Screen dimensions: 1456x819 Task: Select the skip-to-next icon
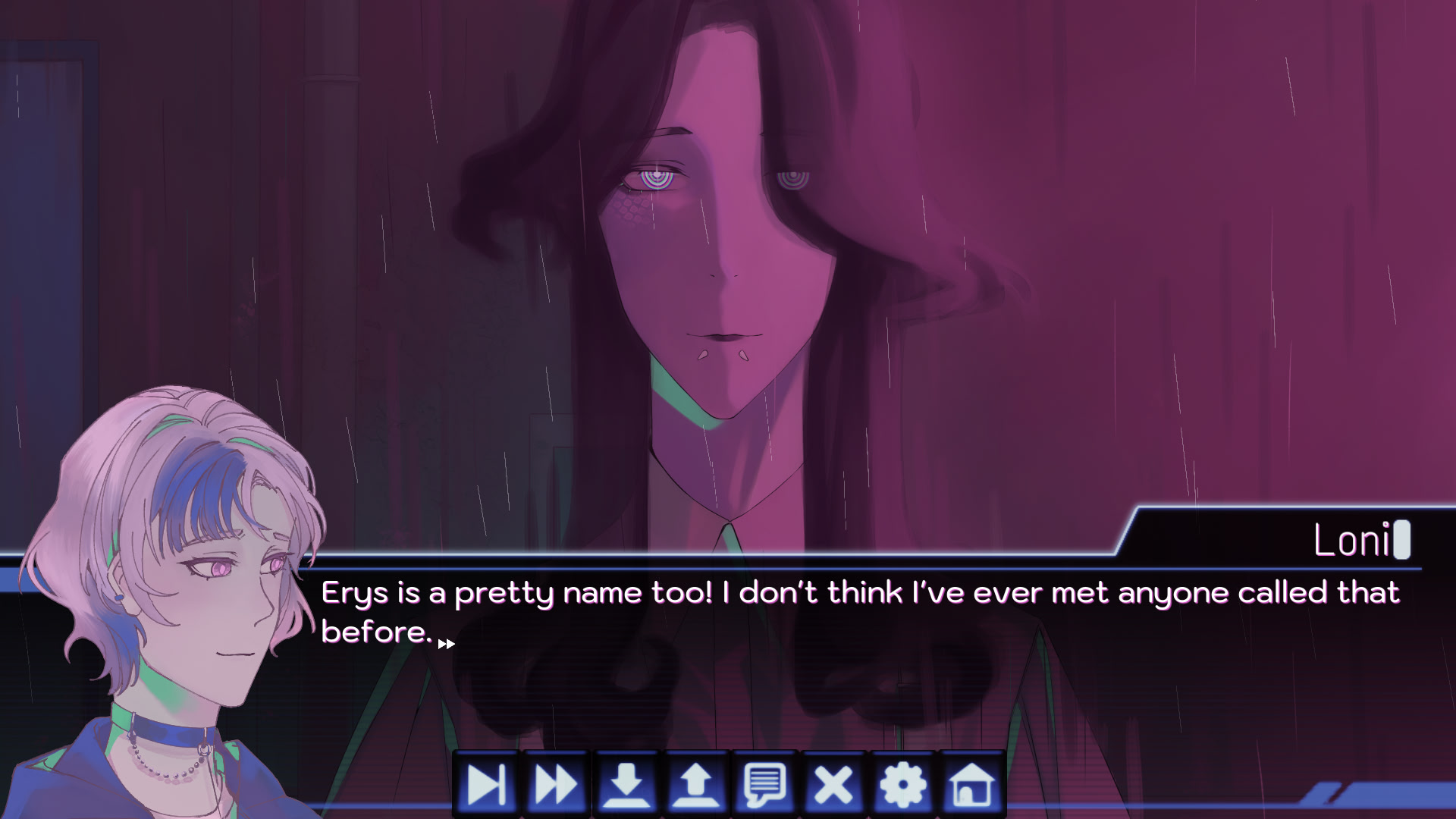click(488, 784)
